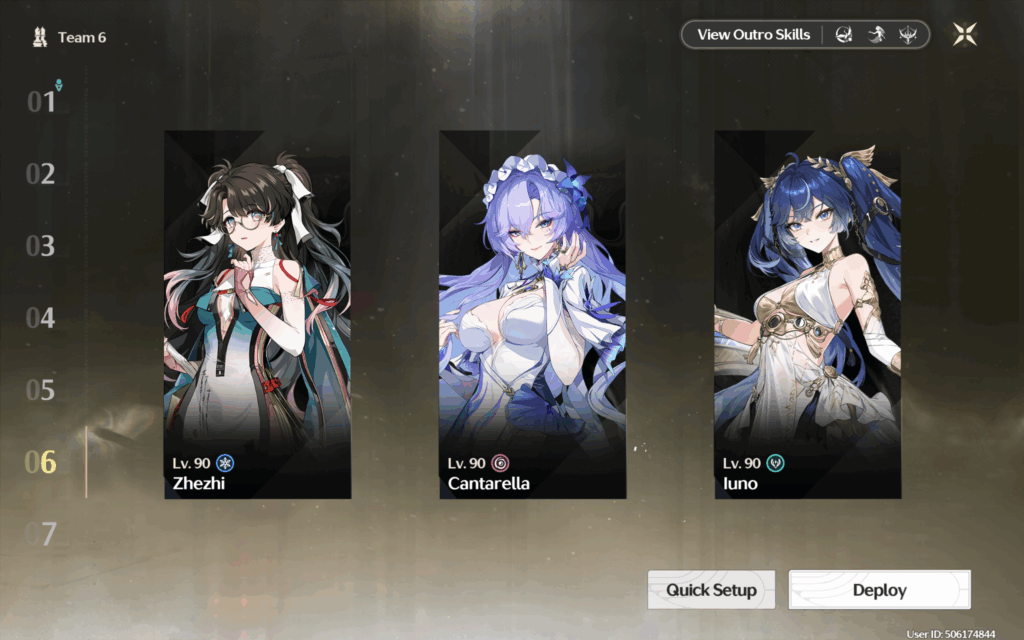Choose the Cantarella character card
Screen dimensions: 1024x640
(x=532, y=314)
